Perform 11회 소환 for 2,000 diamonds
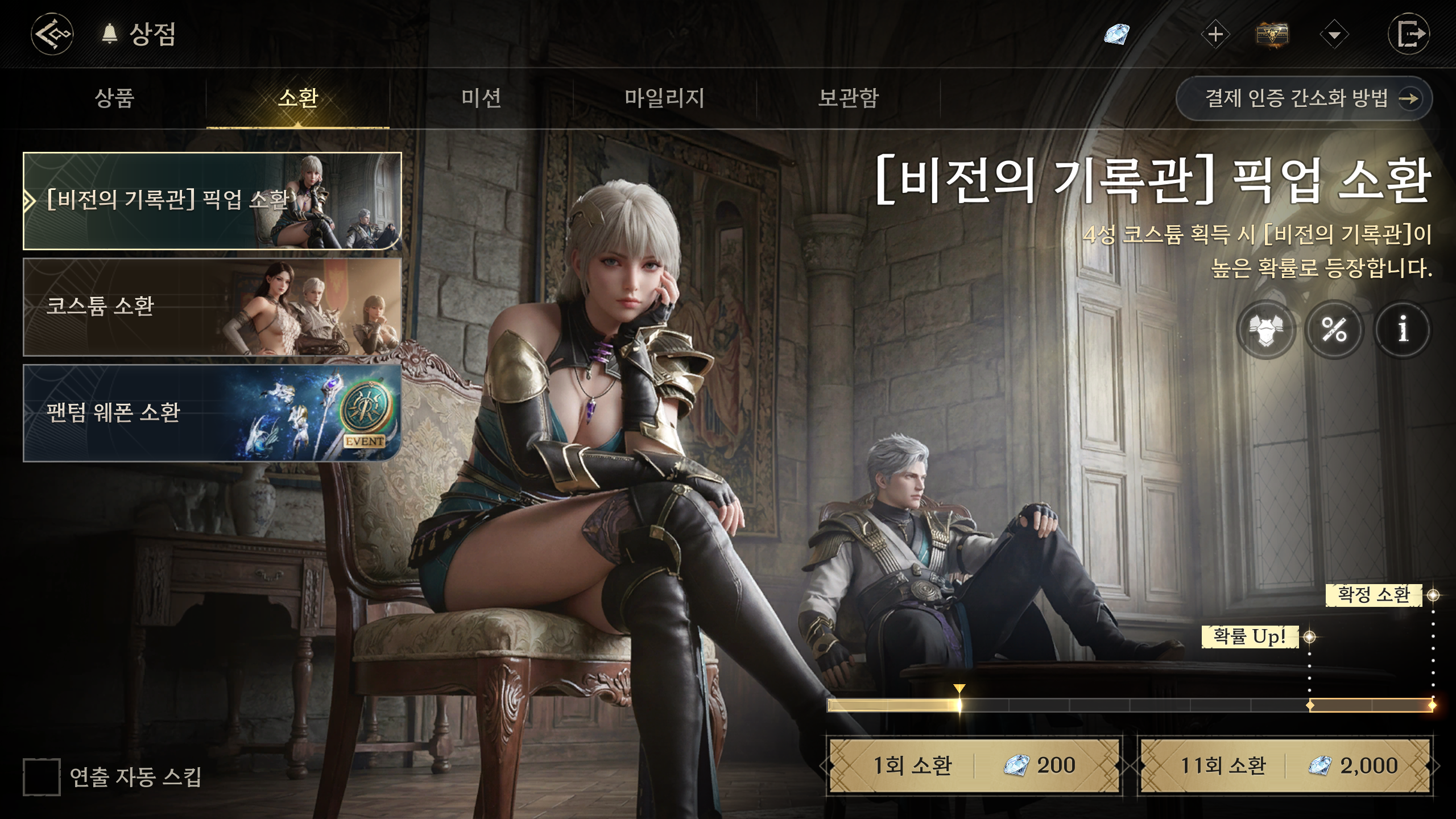 [1285, 766]
